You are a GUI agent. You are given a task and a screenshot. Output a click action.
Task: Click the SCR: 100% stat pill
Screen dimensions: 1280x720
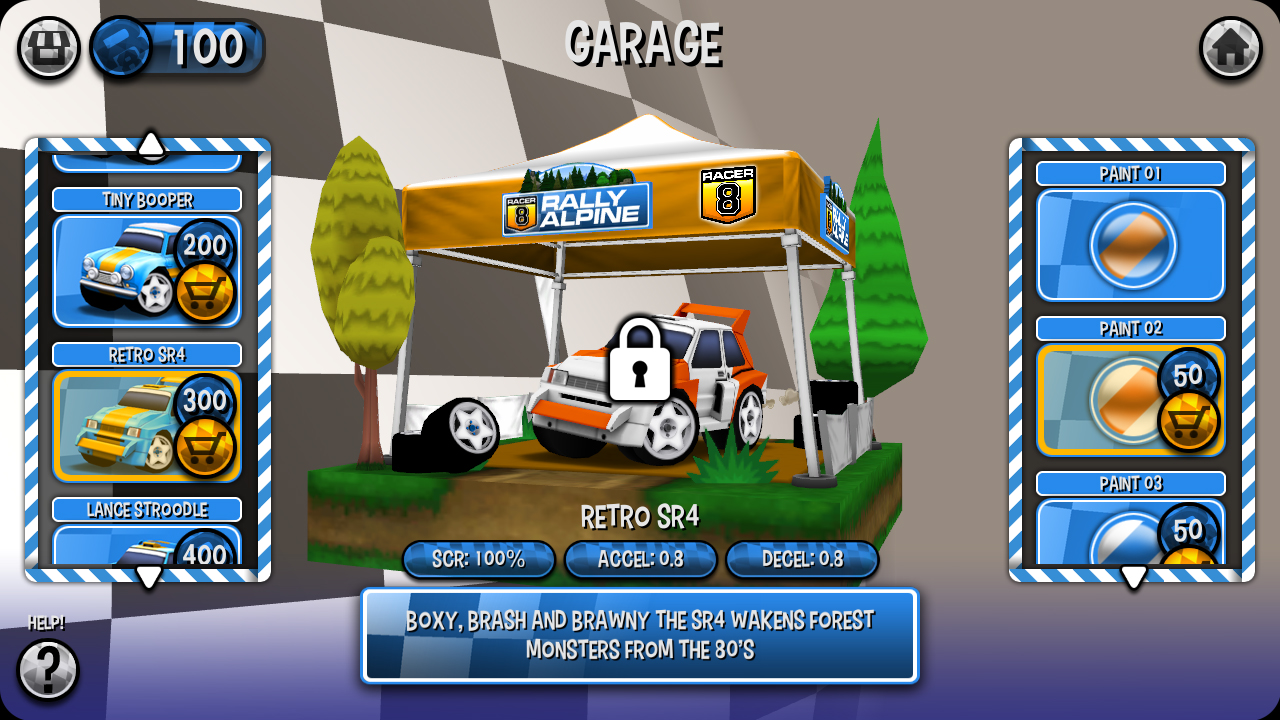click(478, 560)
